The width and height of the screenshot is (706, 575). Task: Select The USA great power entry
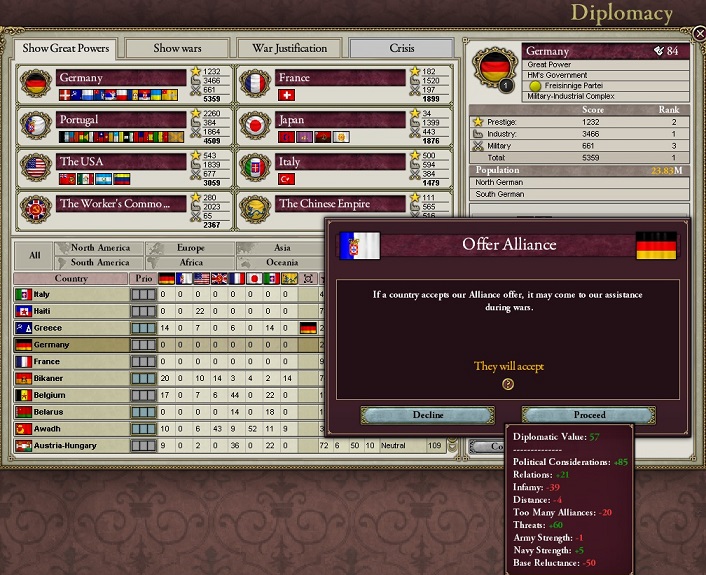[x=122, y=162]
